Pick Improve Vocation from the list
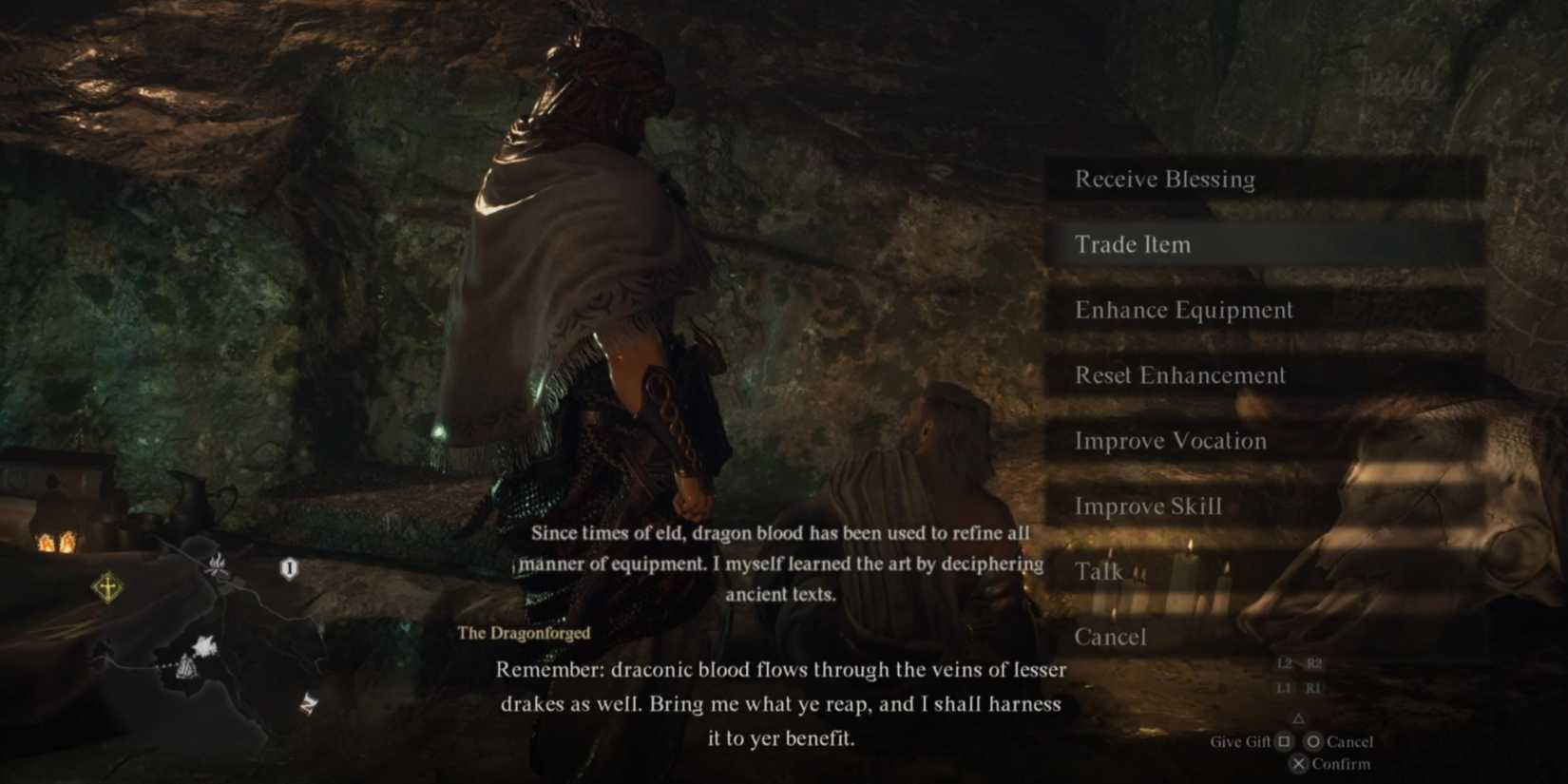This screenshot has height=784, width=1568. click(1170, 441)
